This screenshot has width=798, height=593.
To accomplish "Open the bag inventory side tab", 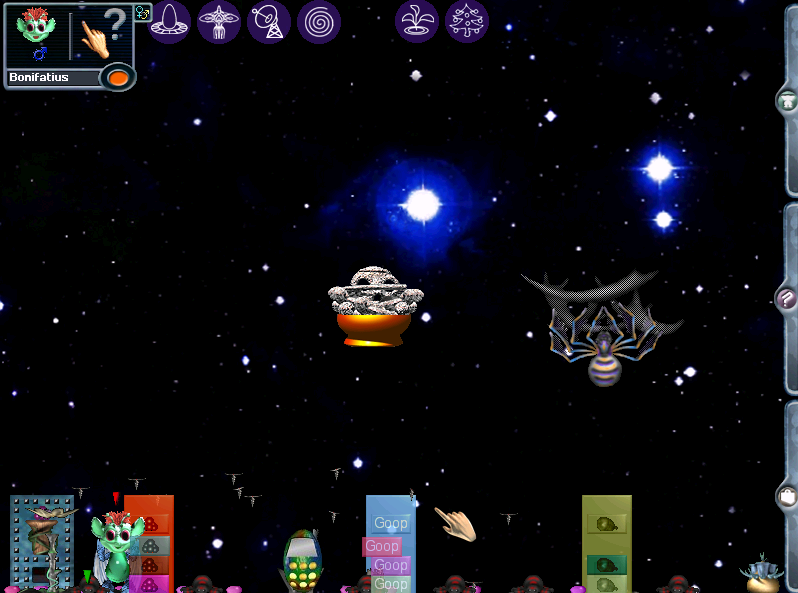I will [x=787, y=495].
